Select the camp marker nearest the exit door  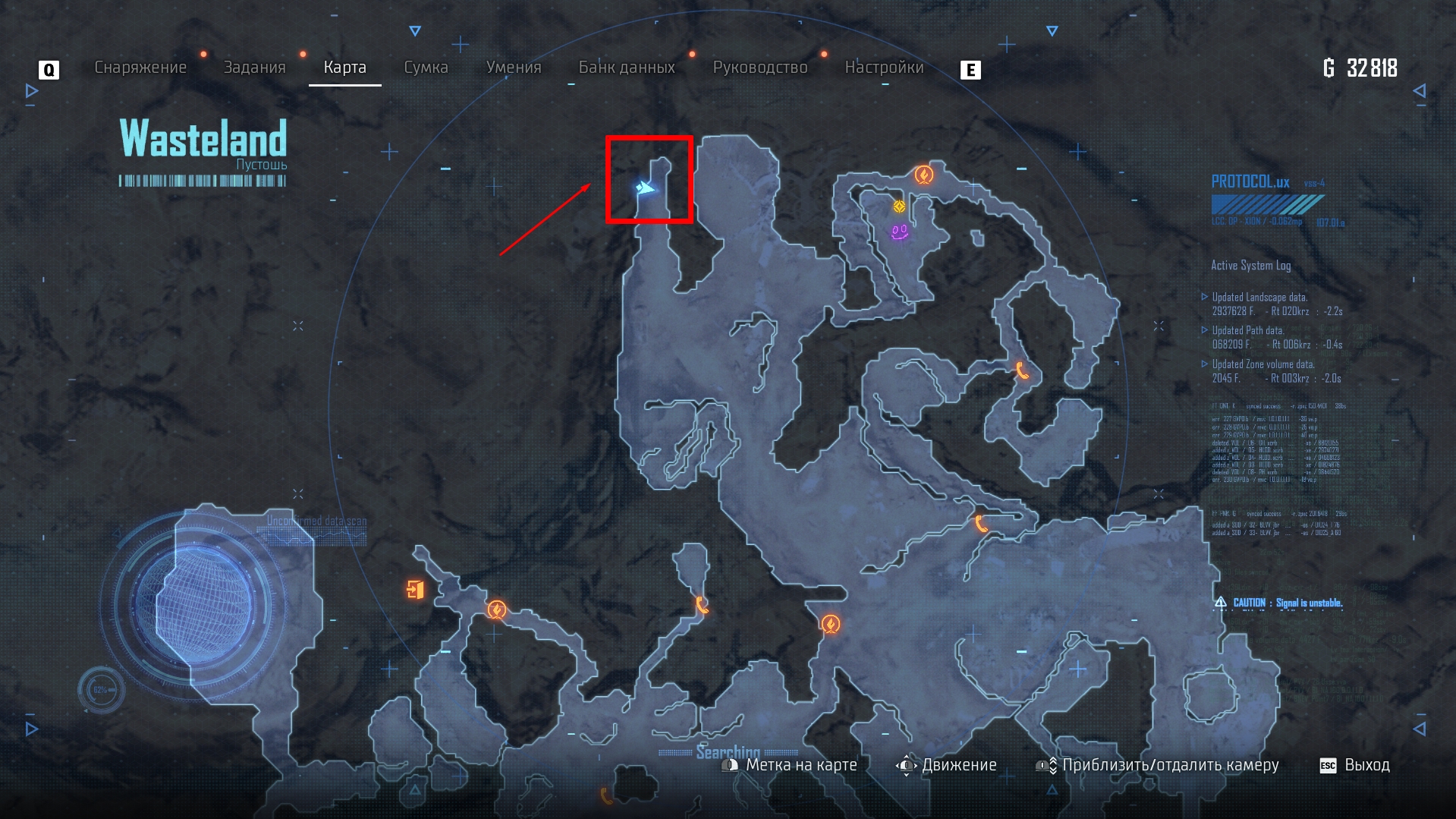pyautogui.click(x=497, y=610)
